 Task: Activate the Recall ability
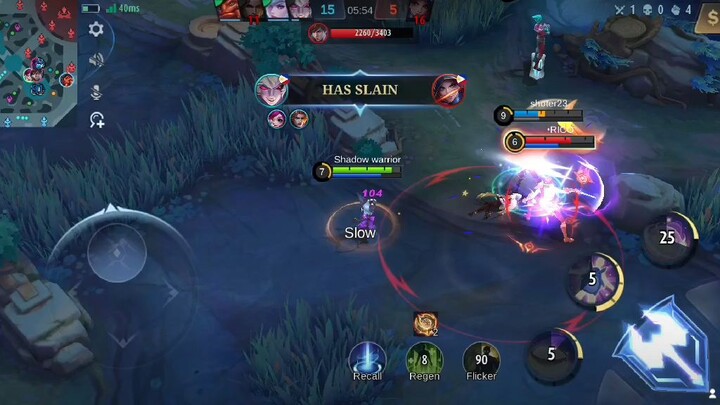point(367,358)
